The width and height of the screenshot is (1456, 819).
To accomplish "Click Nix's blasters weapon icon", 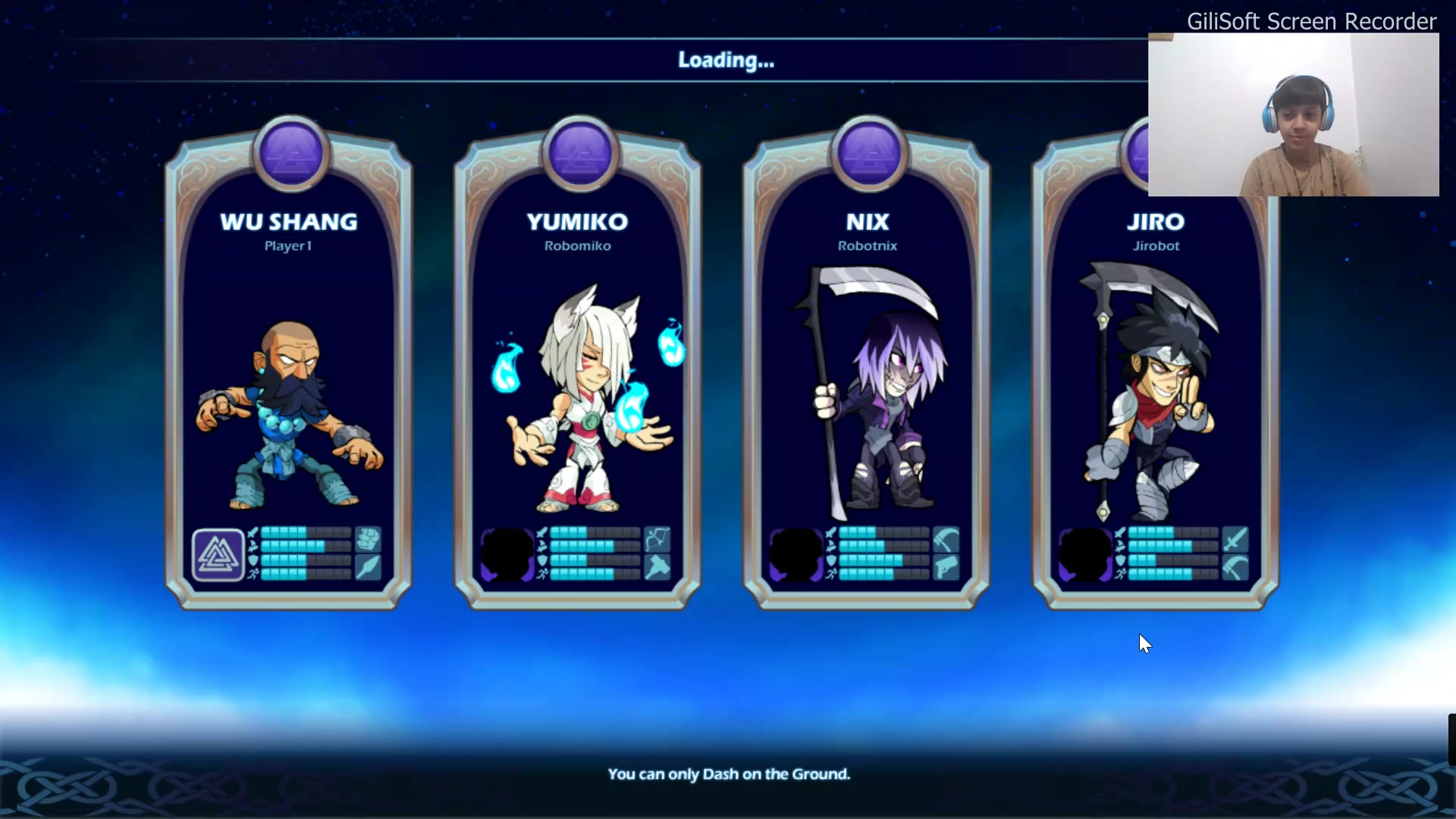I will [x=946, y=568].
